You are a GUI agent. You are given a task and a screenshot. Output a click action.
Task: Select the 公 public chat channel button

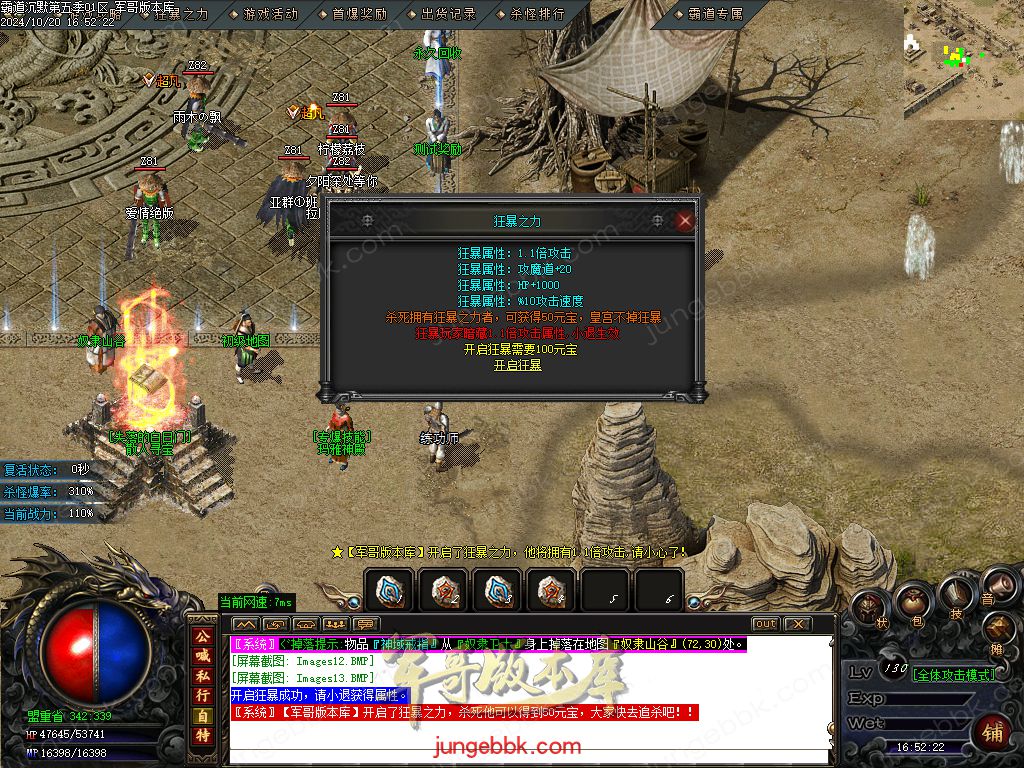(x=202, y=636)
